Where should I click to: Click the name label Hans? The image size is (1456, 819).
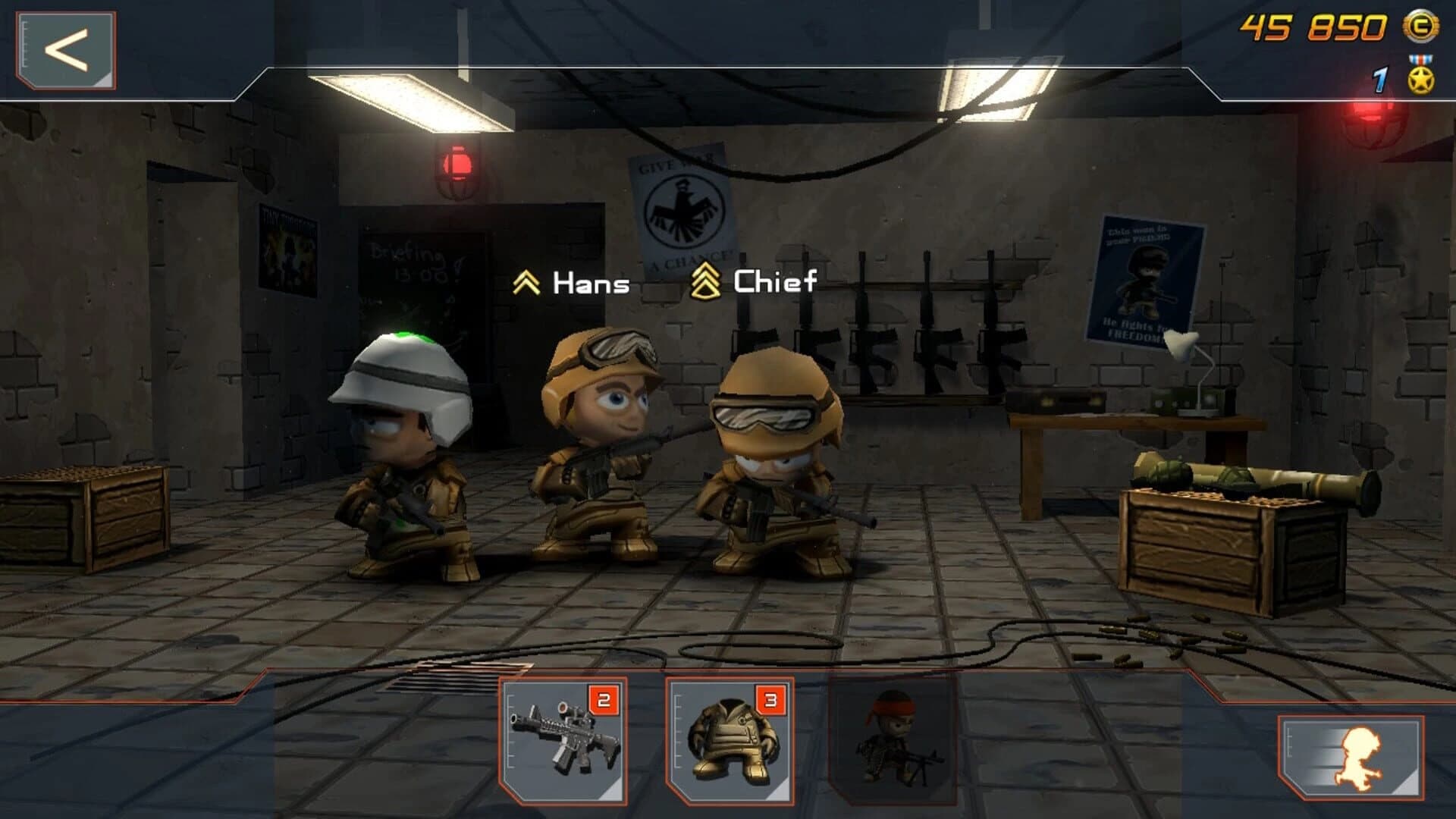coord(590,284)
